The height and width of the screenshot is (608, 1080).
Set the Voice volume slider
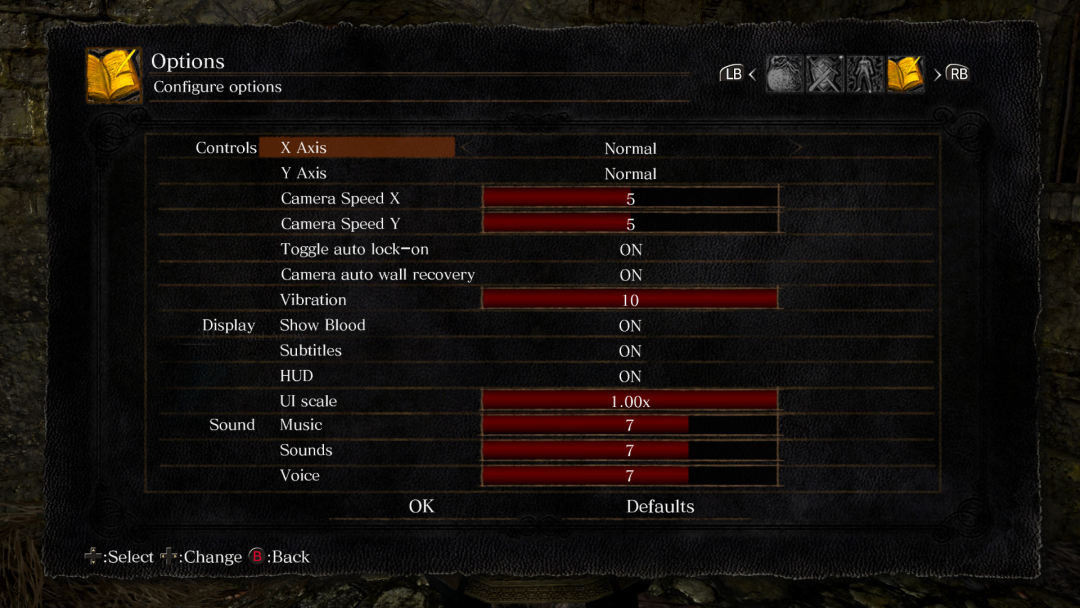pos(630,476)
